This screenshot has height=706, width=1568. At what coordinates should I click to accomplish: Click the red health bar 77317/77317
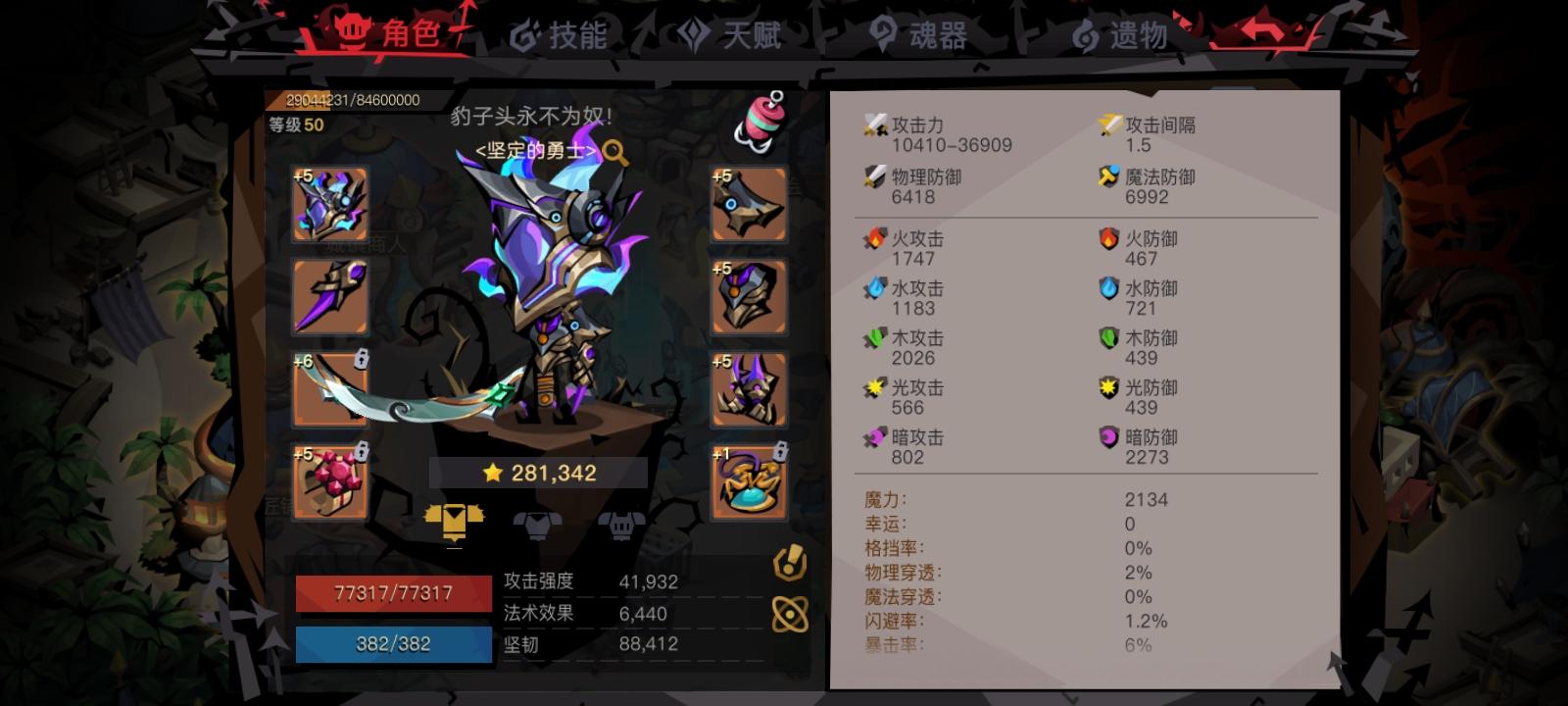coord(392,592)
